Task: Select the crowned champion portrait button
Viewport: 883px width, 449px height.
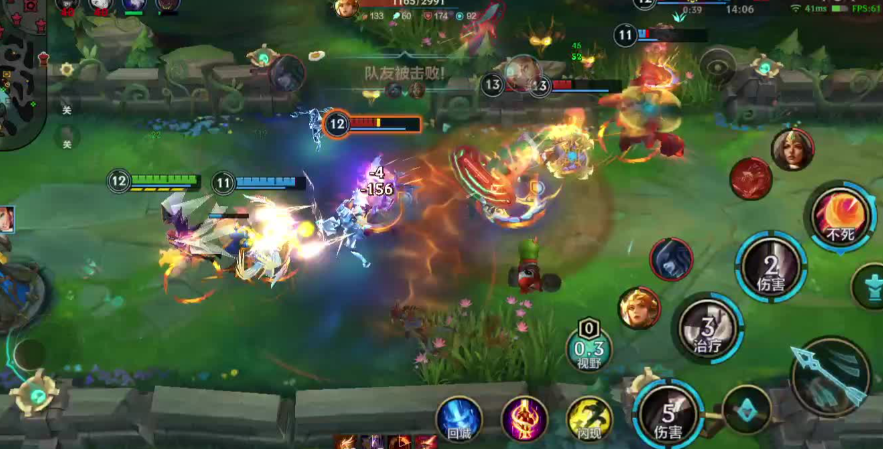Action: tap(792, 150)
